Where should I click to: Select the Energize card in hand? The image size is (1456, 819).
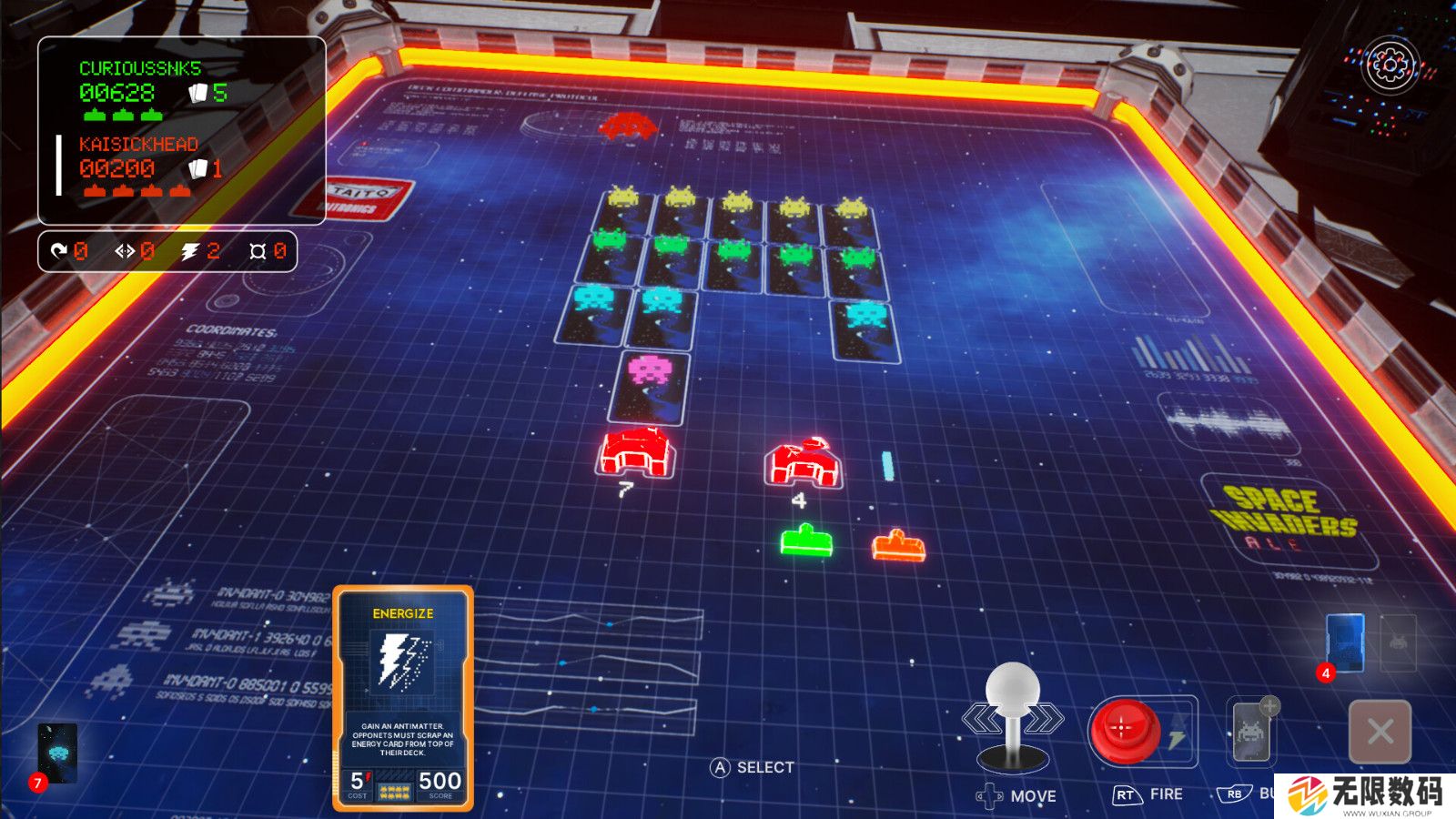[x=403, y=698]
